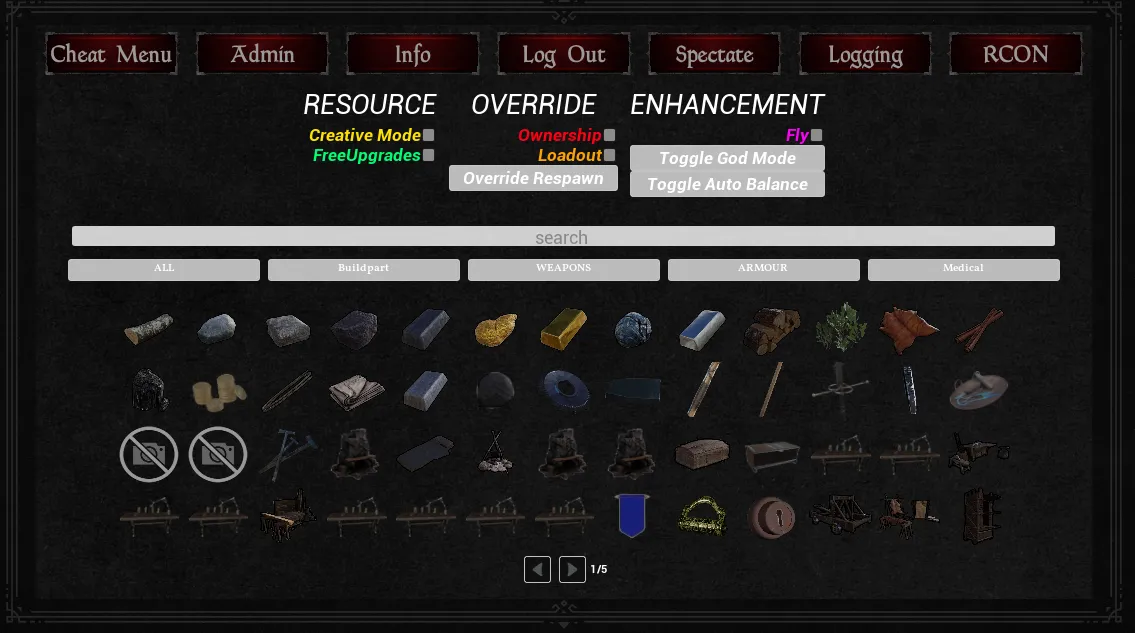The width and height of the screenshot is (1135, 633).
Task: Click Override Respawn button
Action: (533, 178)
